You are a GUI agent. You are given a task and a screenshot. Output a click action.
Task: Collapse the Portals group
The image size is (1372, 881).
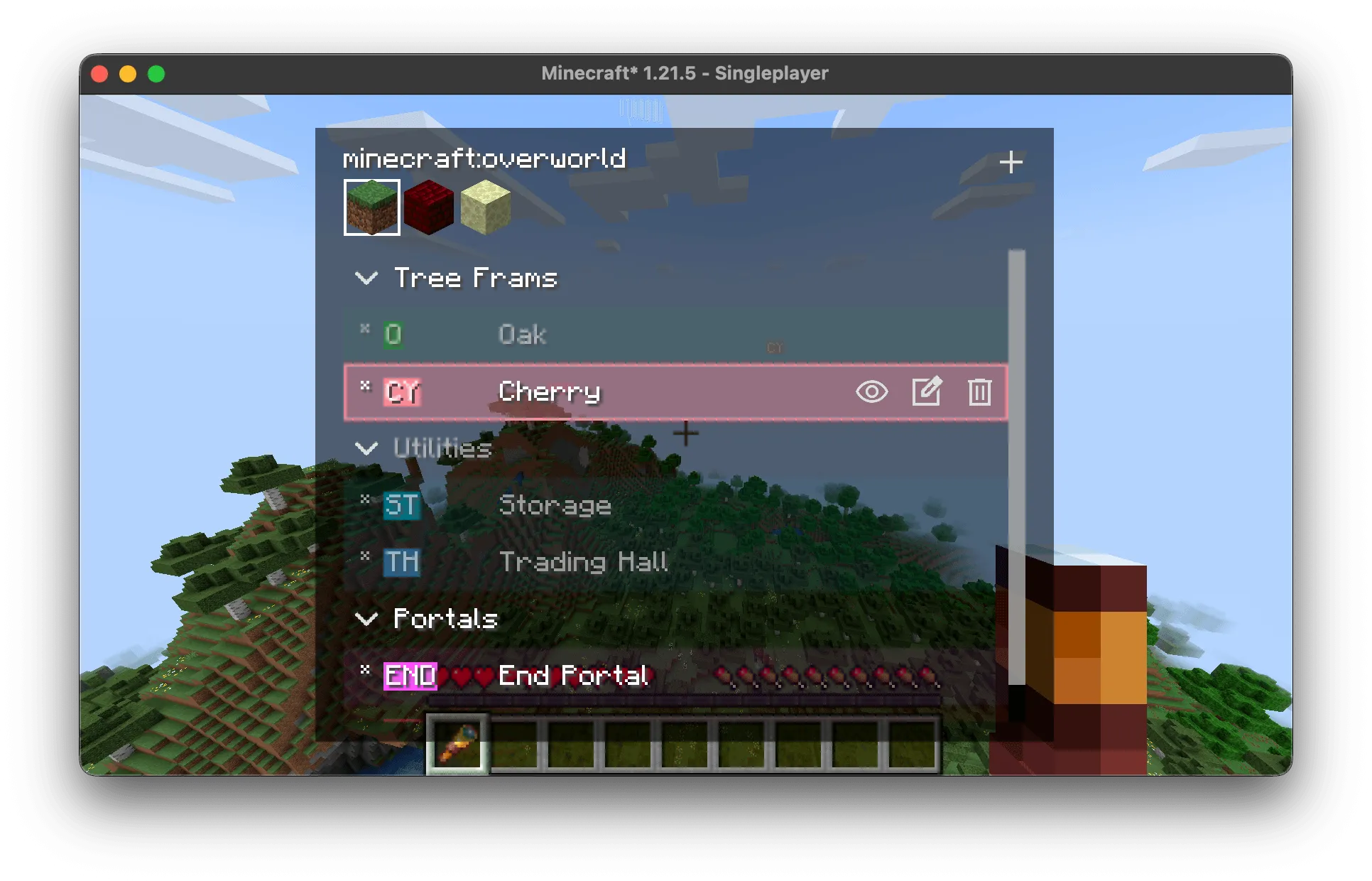367,619
